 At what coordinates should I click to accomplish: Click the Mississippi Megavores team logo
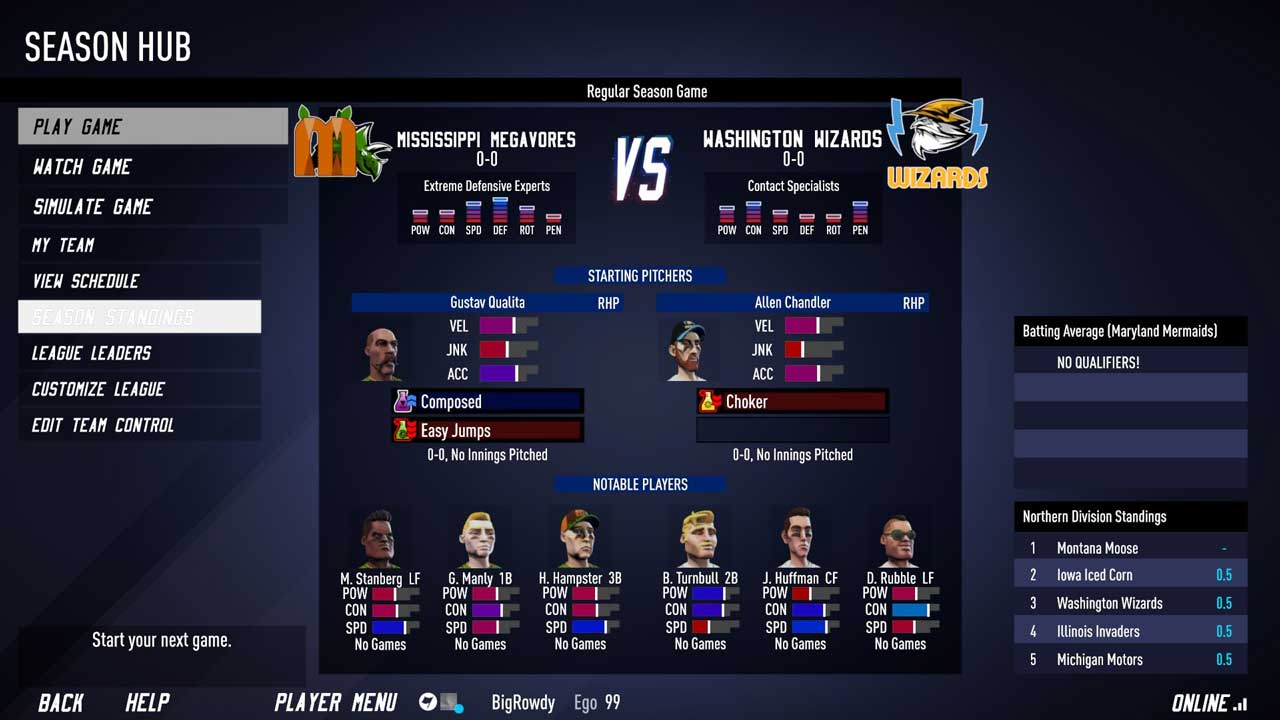(x=339, y=145)
